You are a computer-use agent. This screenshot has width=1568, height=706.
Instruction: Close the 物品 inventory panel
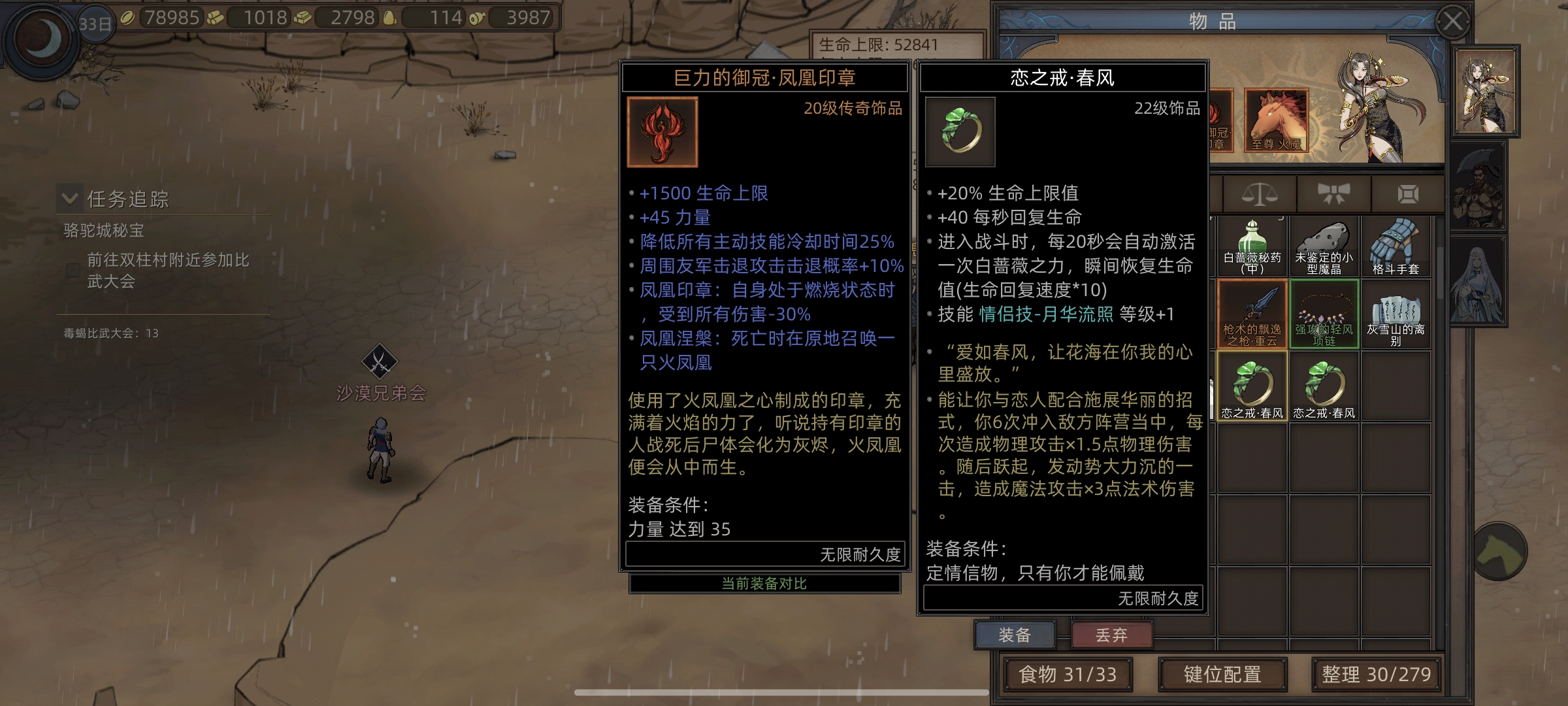point(1453,22)
